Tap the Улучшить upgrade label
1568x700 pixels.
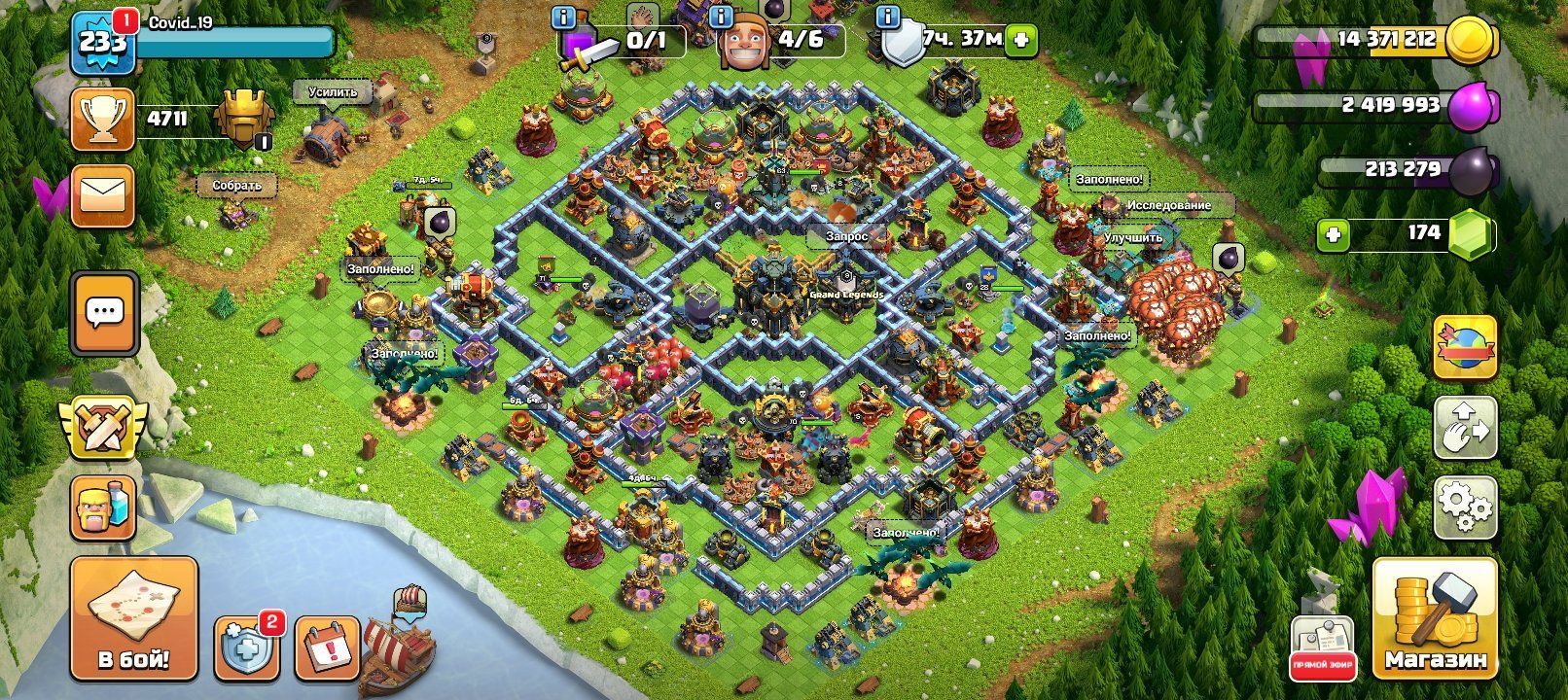coord(1132,237)
